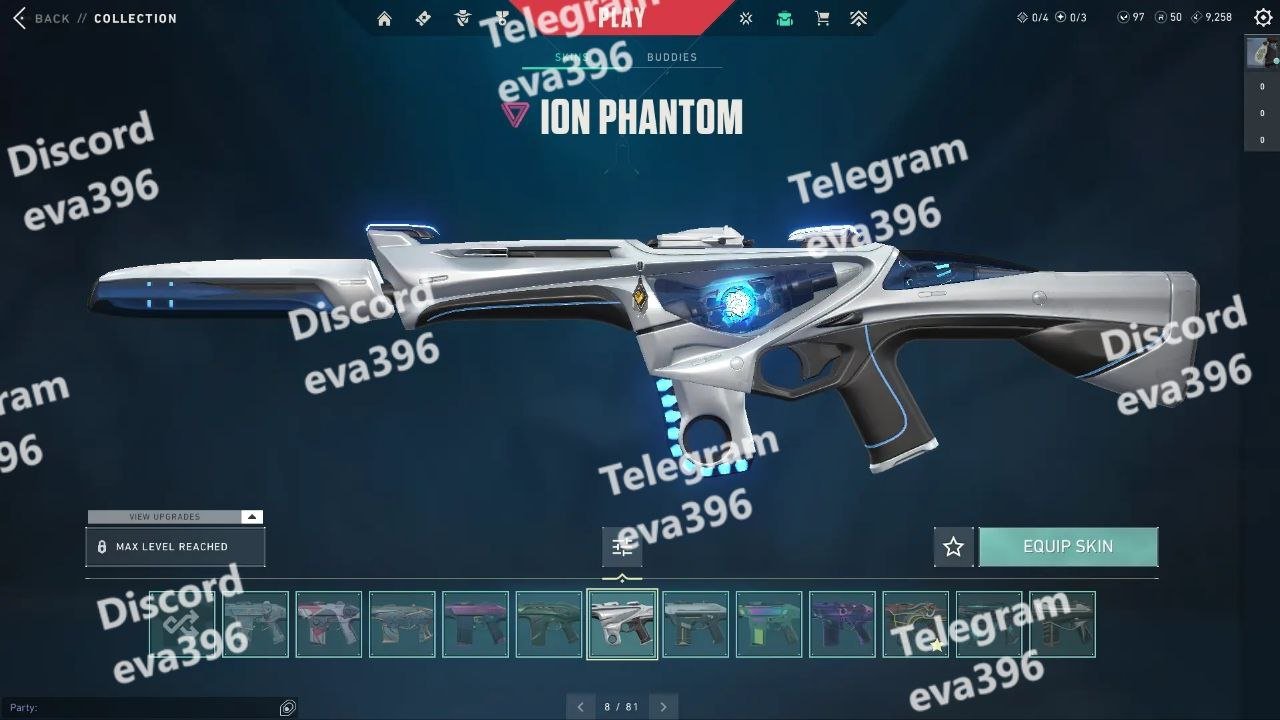
Task: Open the Store shopping cart icon
Action: pyautogui.click(x=822, y=18)
